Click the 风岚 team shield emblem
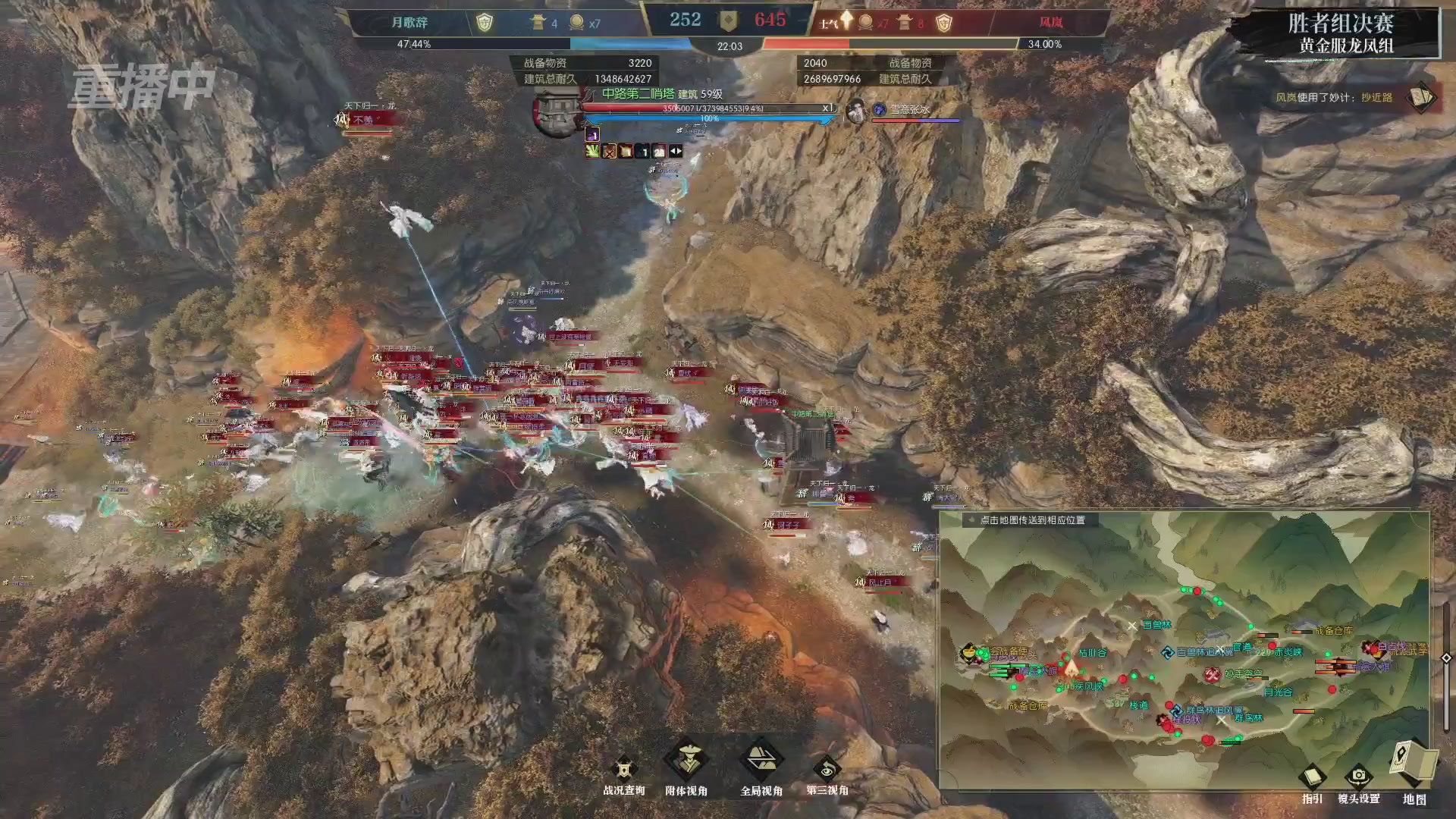This screenshot has width=1456, height=819. pyautogui.click(x=944, y=23)
